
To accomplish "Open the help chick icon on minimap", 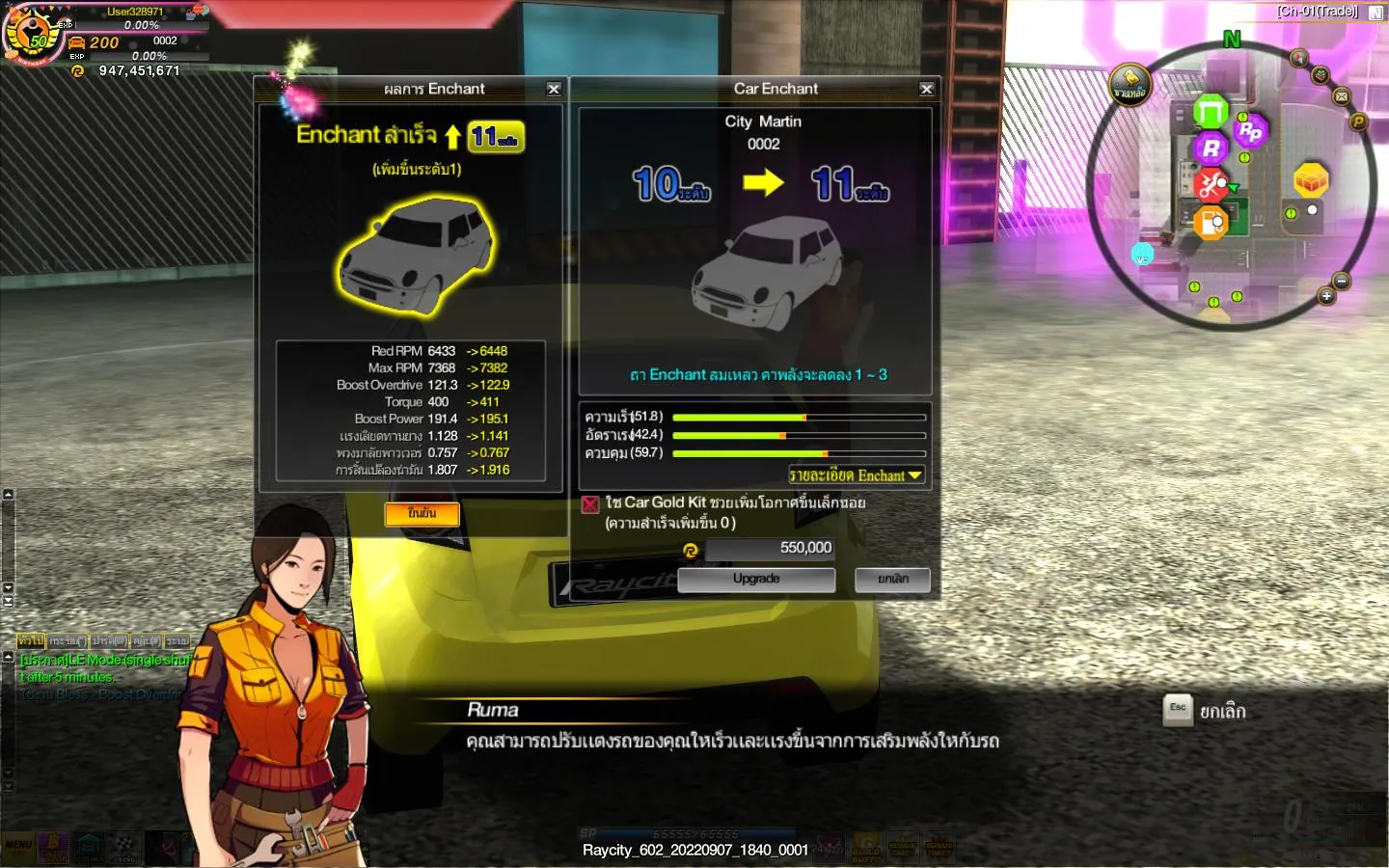I will coord(1130,85).
